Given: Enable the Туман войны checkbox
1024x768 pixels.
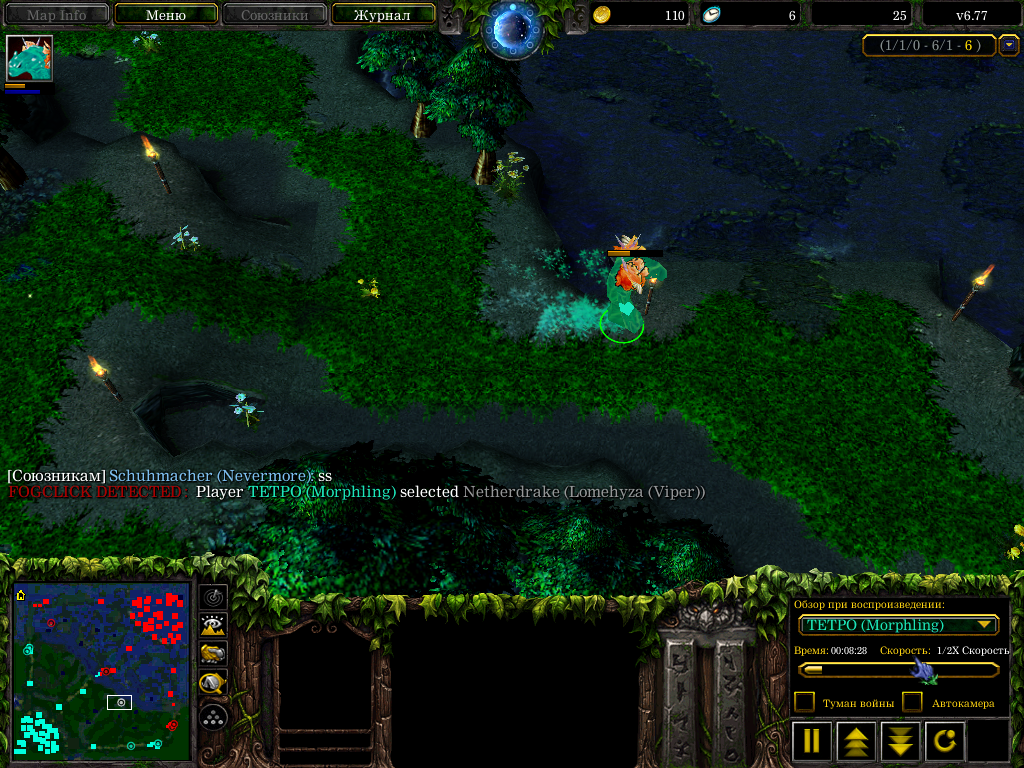Looking at the screenshot, I should (804, 702).
